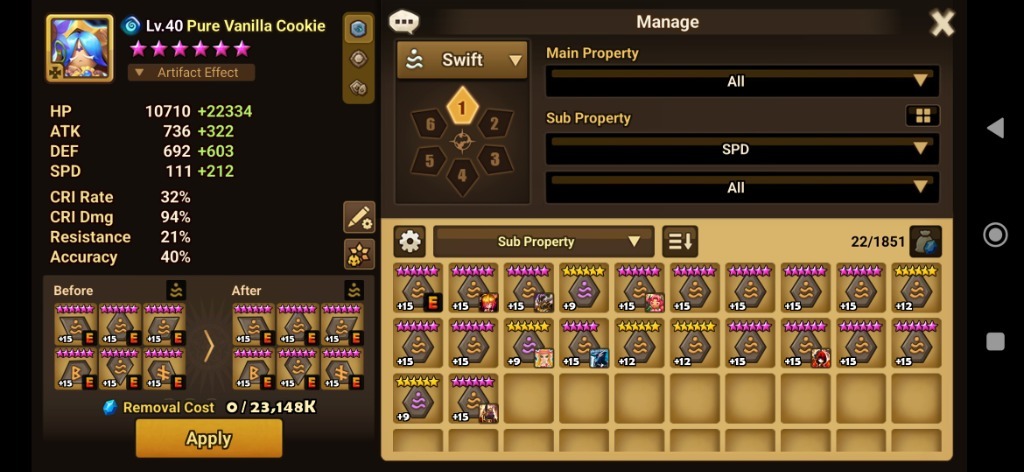The height and width of the screenshot is (472, 1024).
Task: Close the Manage window
Action: point(941,22)
